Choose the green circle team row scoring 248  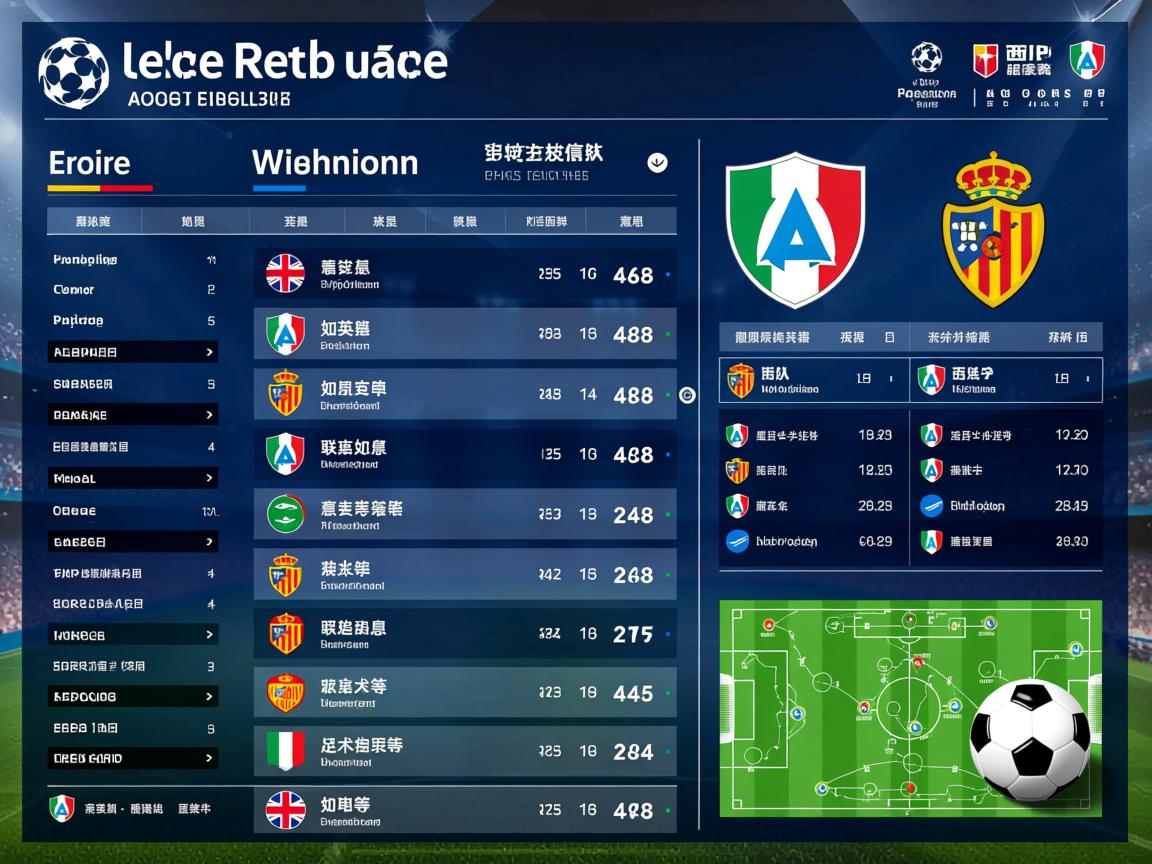point(465,514)
